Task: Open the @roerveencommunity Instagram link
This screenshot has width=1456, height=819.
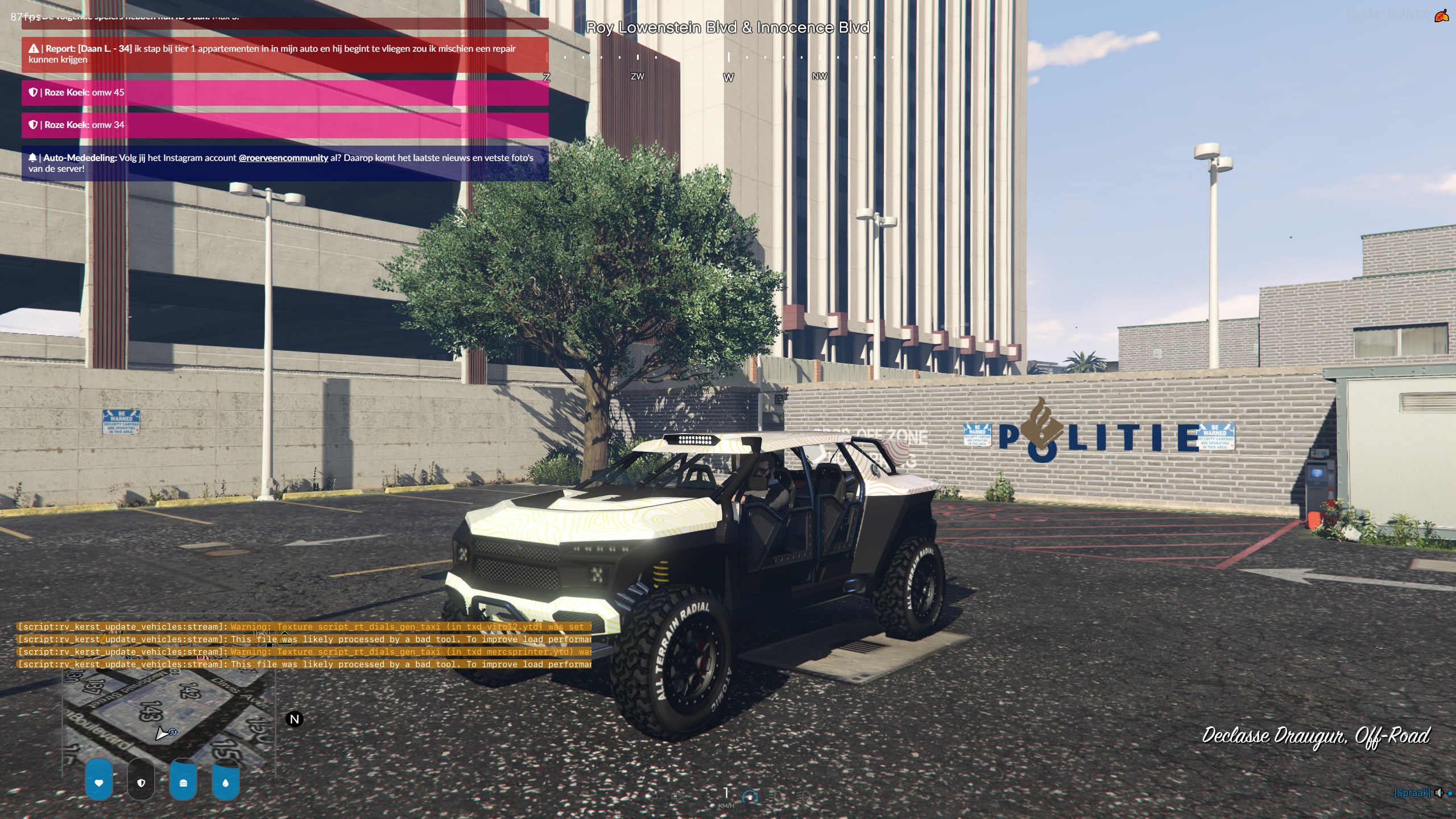Action: [283, 158]
